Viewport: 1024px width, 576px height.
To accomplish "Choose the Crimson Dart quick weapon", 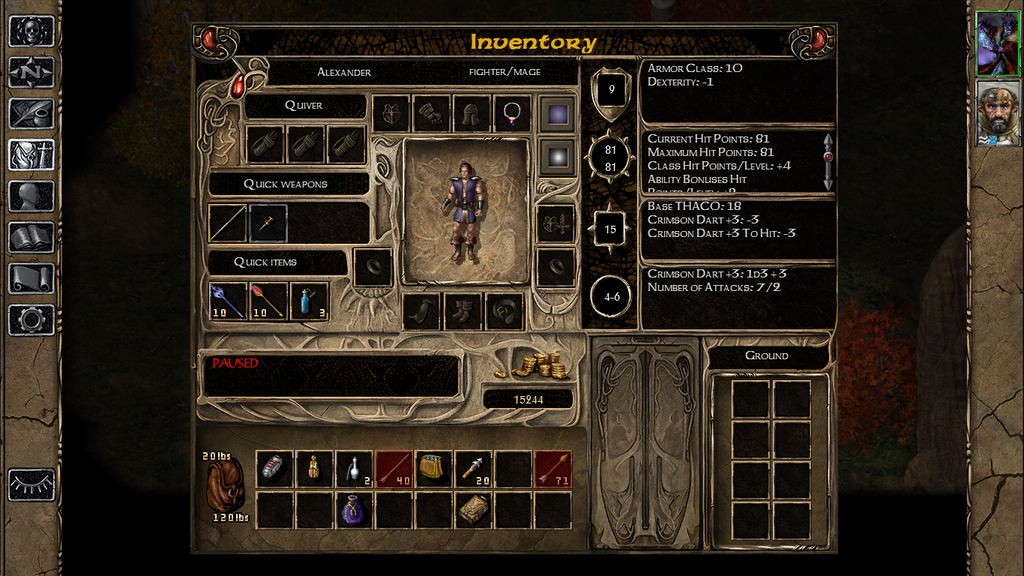I will click(x=269, y=223).
